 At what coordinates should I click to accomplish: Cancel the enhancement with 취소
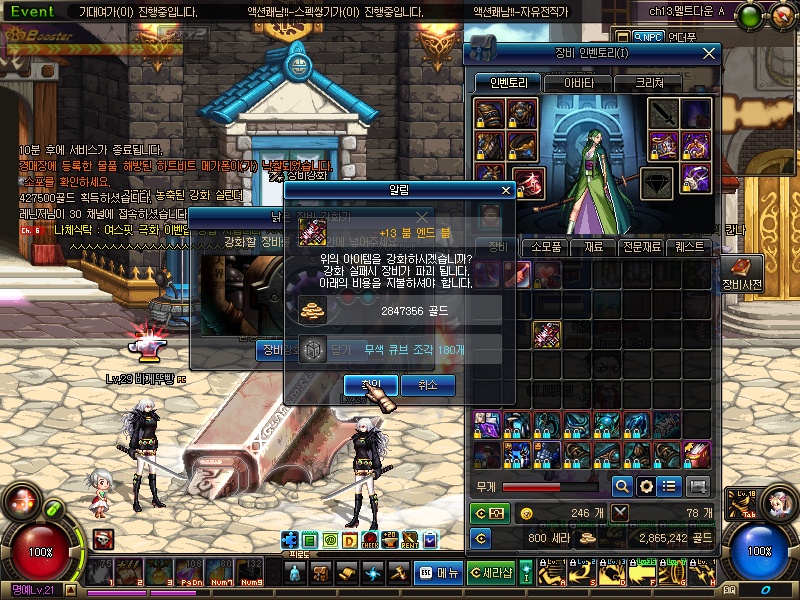(x=428, y=385)
